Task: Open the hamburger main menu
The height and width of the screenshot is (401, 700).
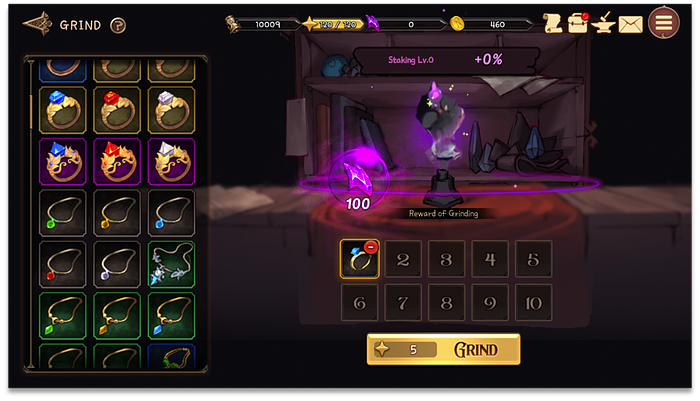Action: coord(663,22)
